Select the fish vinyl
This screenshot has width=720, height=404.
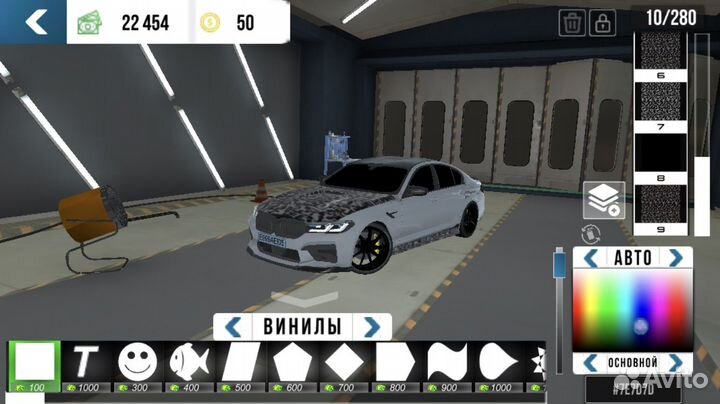190,360
